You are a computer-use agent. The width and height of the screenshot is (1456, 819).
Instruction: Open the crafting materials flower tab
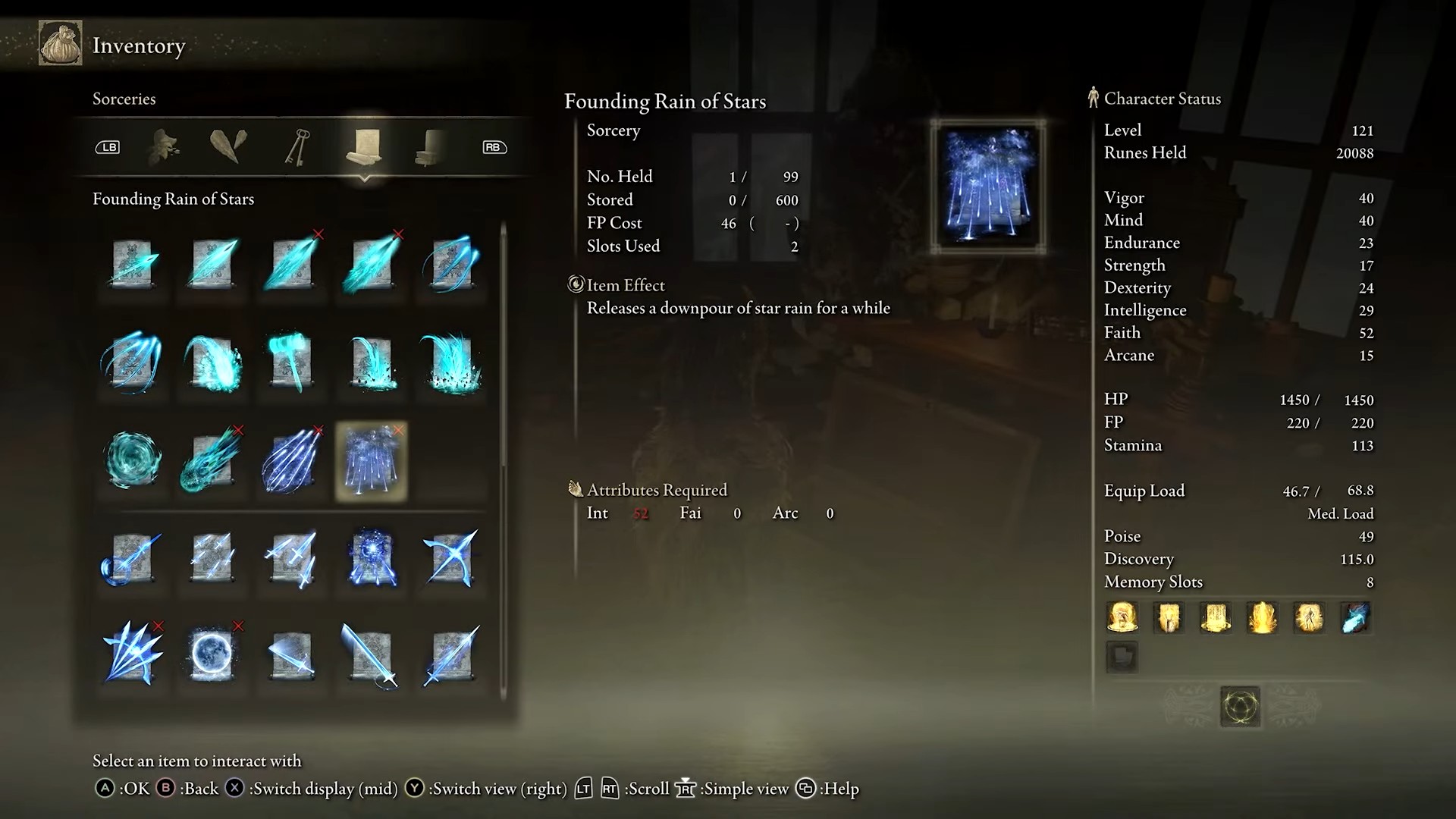[165, 146]
